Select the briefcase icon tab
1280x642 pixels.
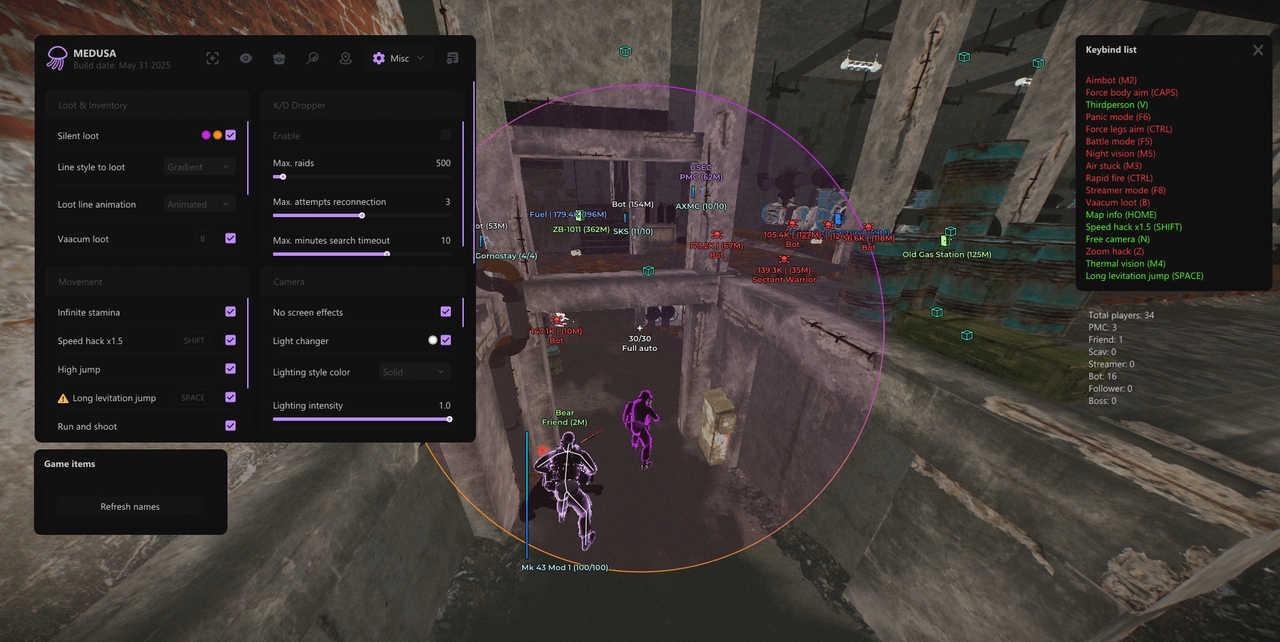coord(279,58)
